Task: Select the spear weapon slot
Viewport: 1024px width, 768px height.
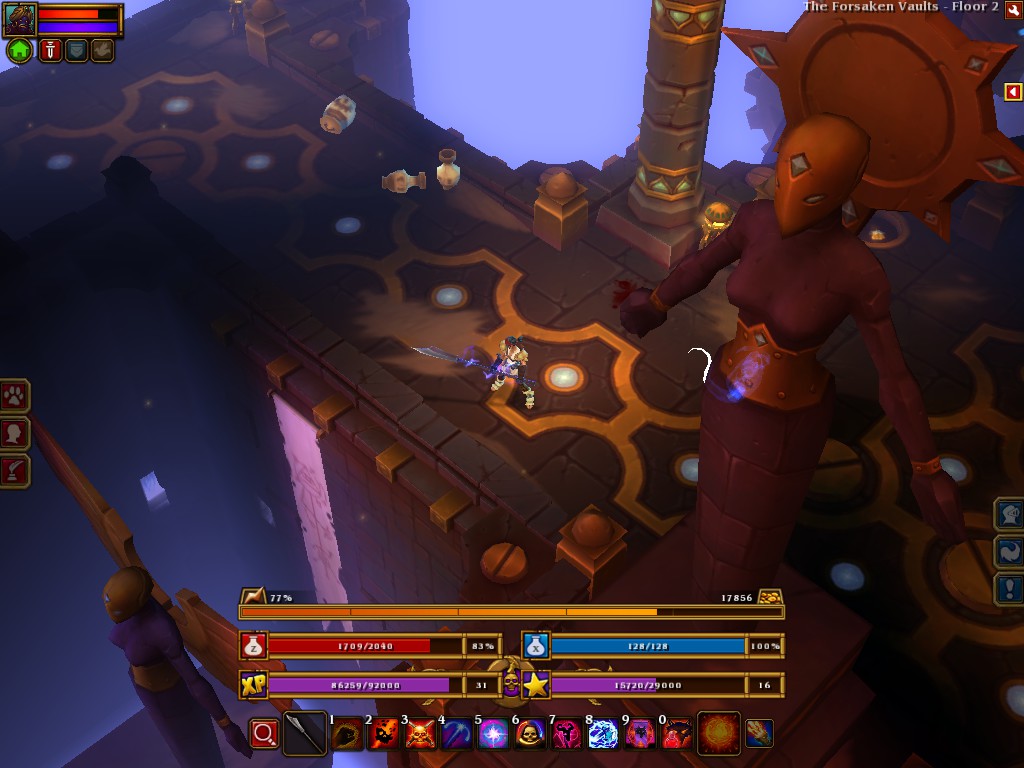Action: 305,734
